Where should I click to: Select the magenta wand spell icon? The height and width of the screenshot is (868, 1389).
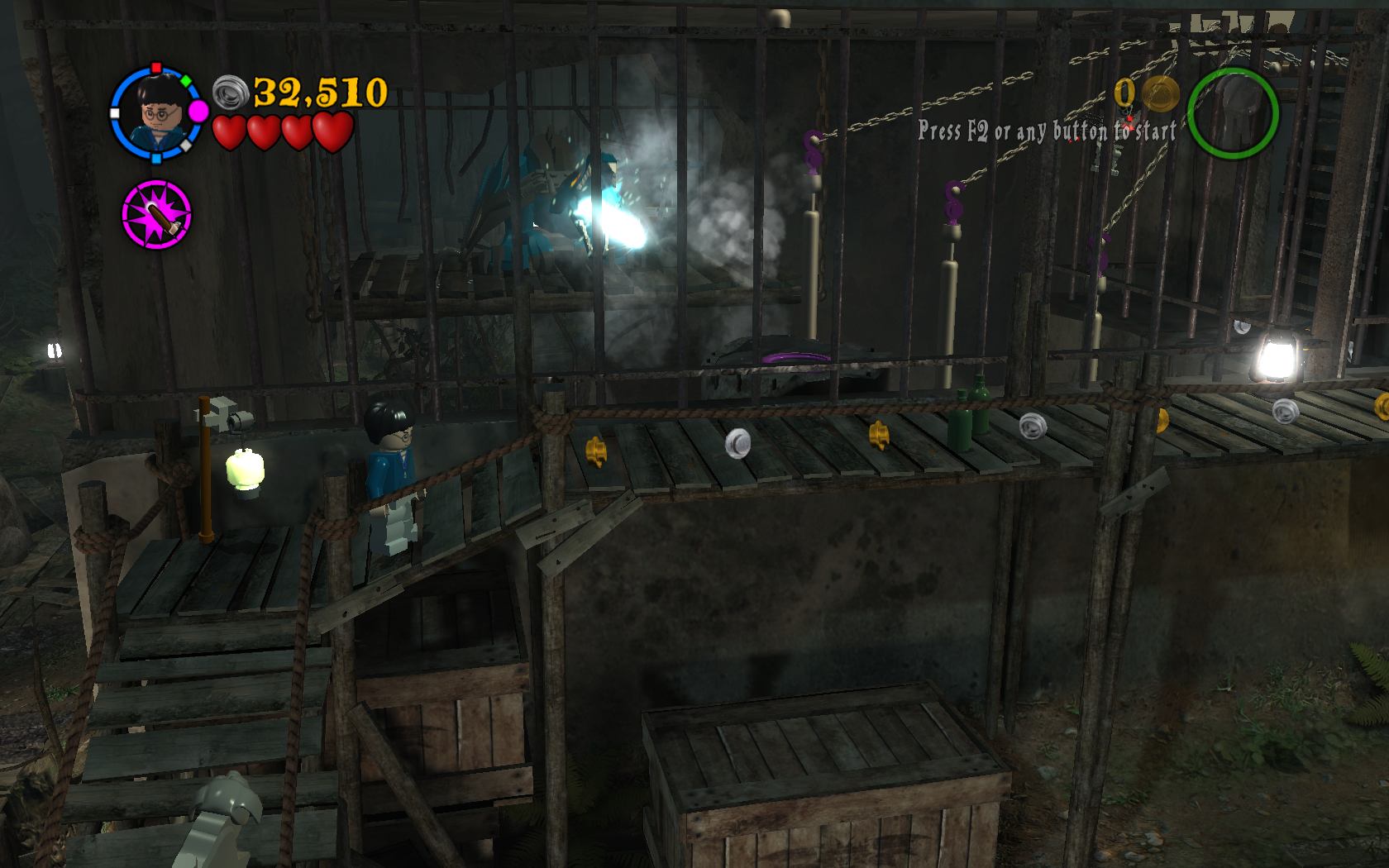156,215
